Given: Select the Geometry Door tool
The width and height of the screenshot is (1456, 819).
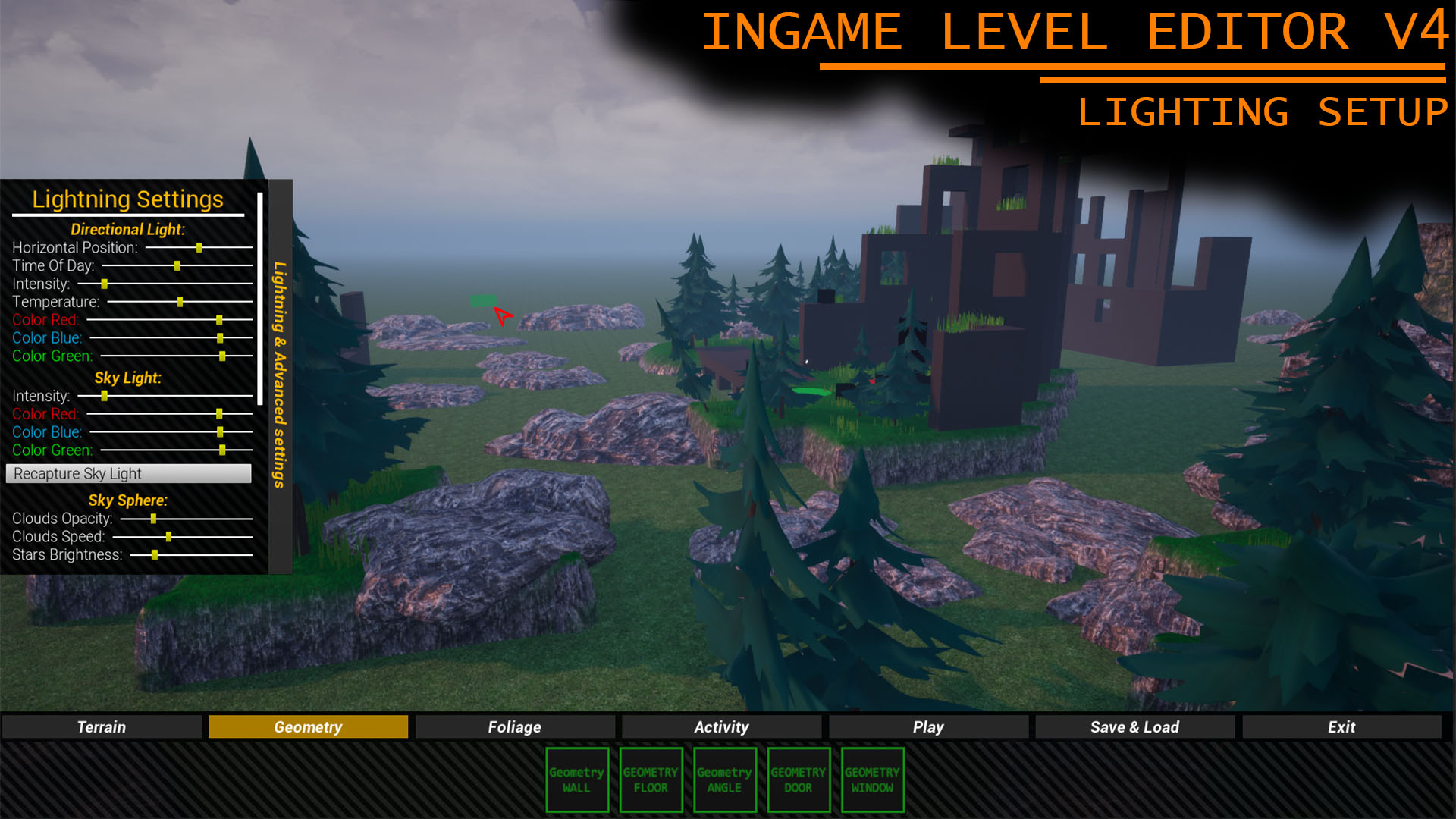Looking at the screenshot, I should pos(798,780).
